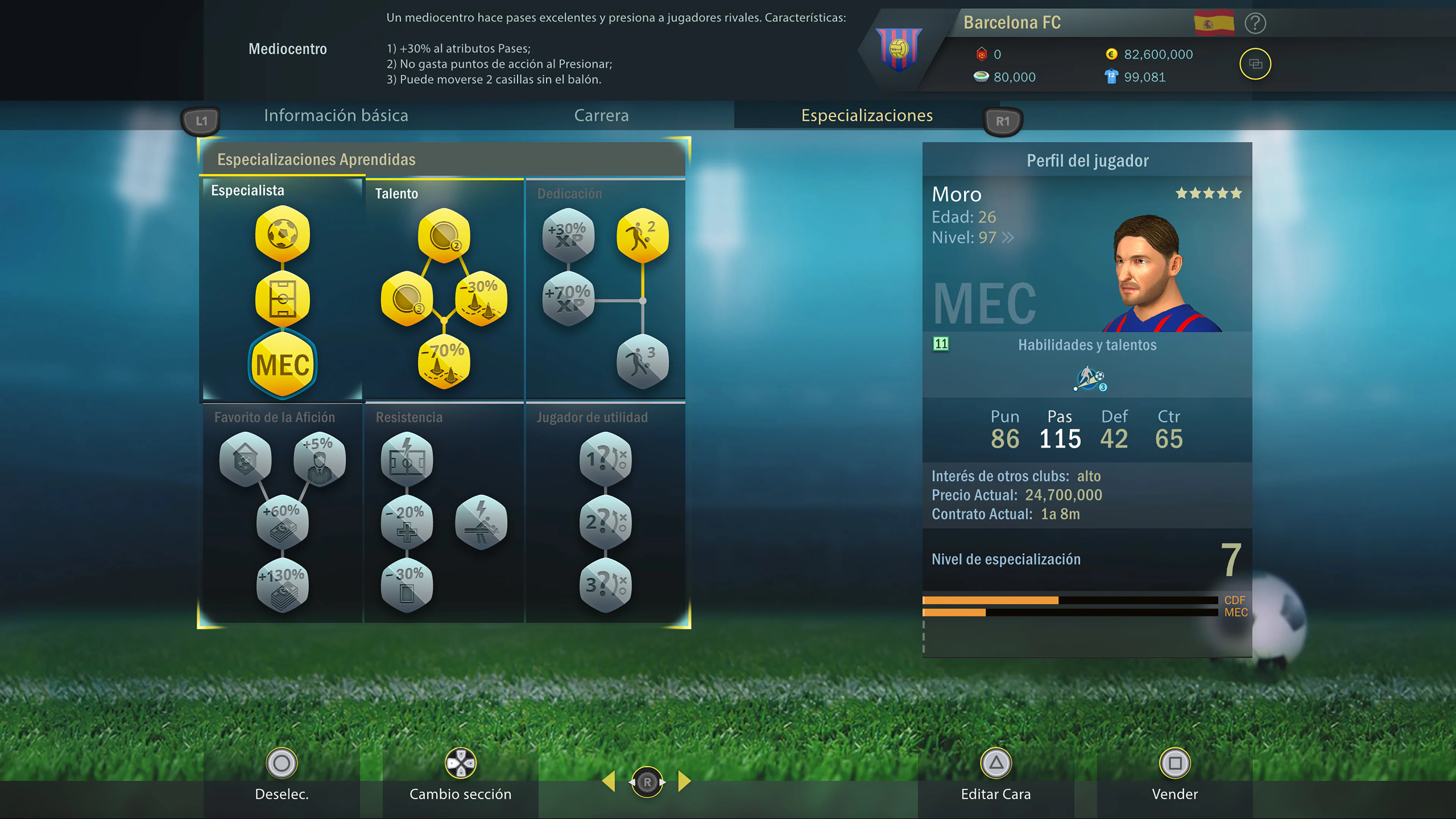Expand level details via the double arrow next to Nivel 97
This screenshot has width=1456, height=819.
click(1007, 238)
